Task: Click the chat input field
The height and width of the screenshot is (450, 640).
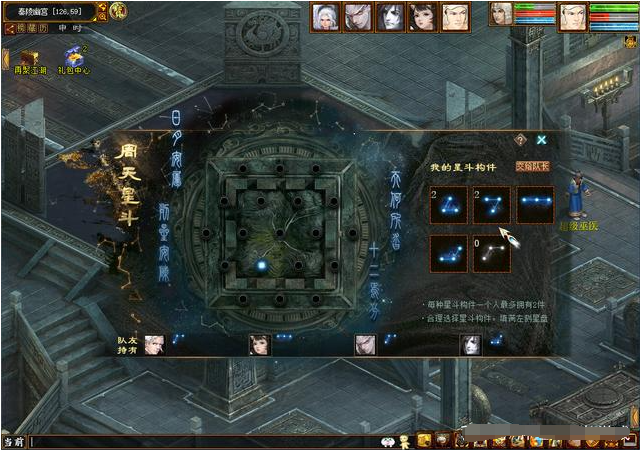Action: (x=200, y=441)
